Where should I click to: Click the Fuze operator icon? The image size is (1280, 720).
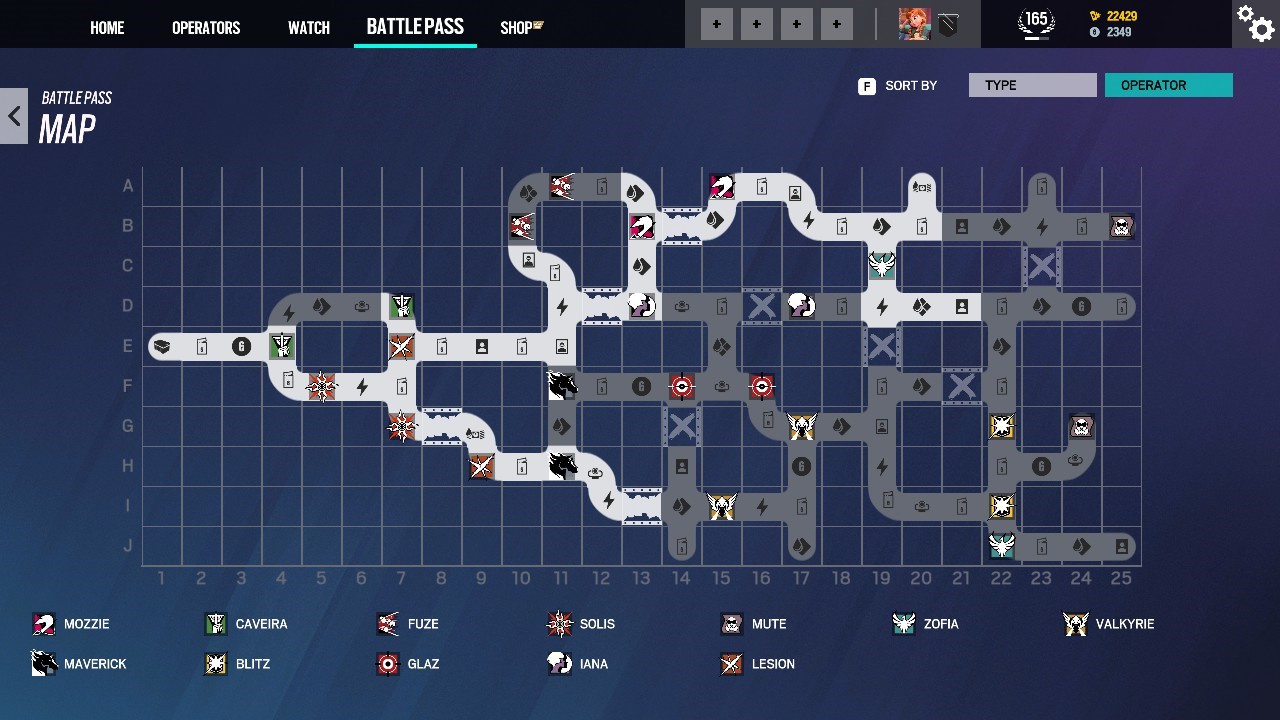pyautogui.click(x=388, y=623)
